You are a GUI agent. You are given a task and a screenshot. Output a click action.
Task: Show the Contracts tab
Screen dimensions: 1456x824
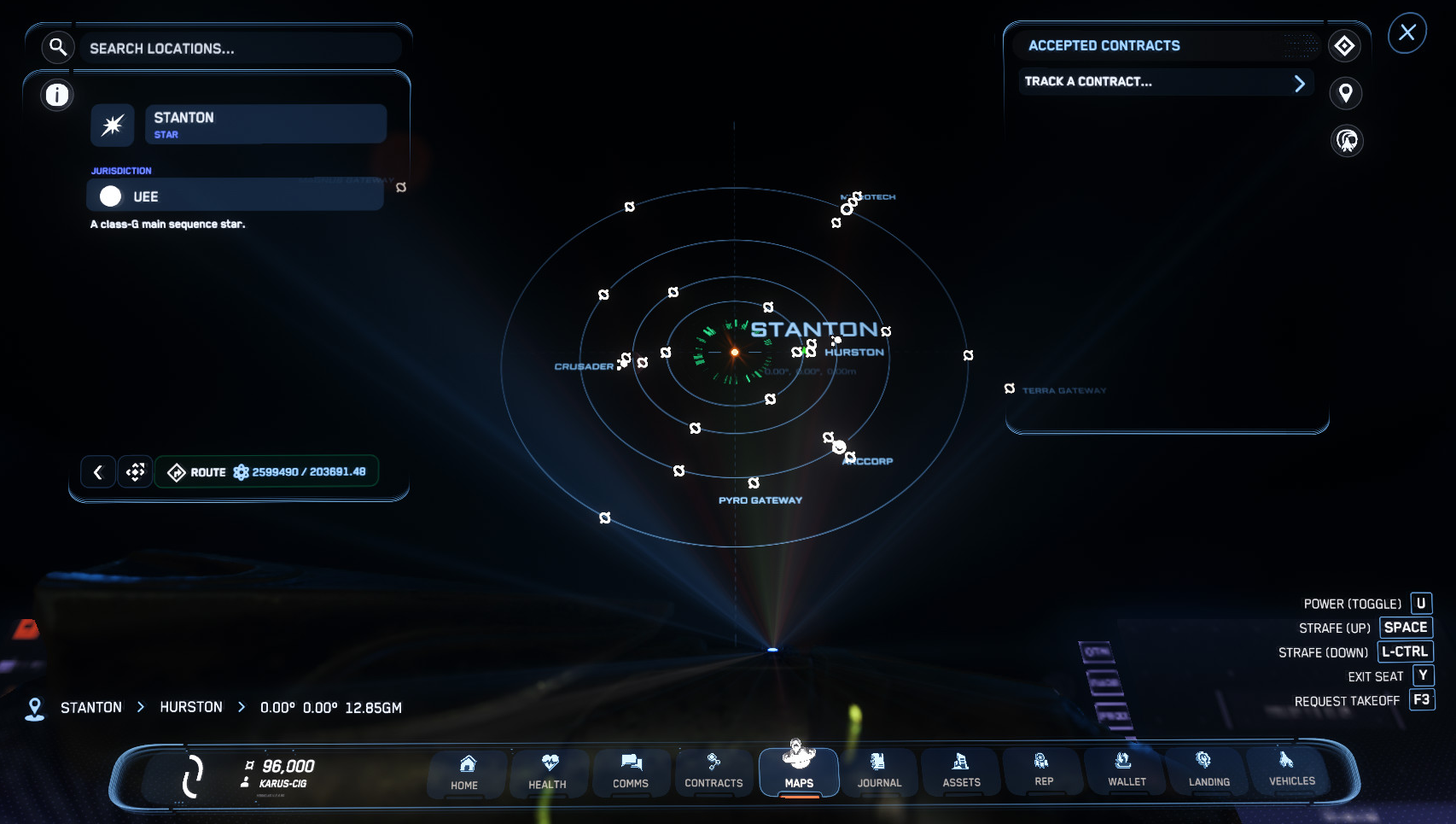(713, 772)
